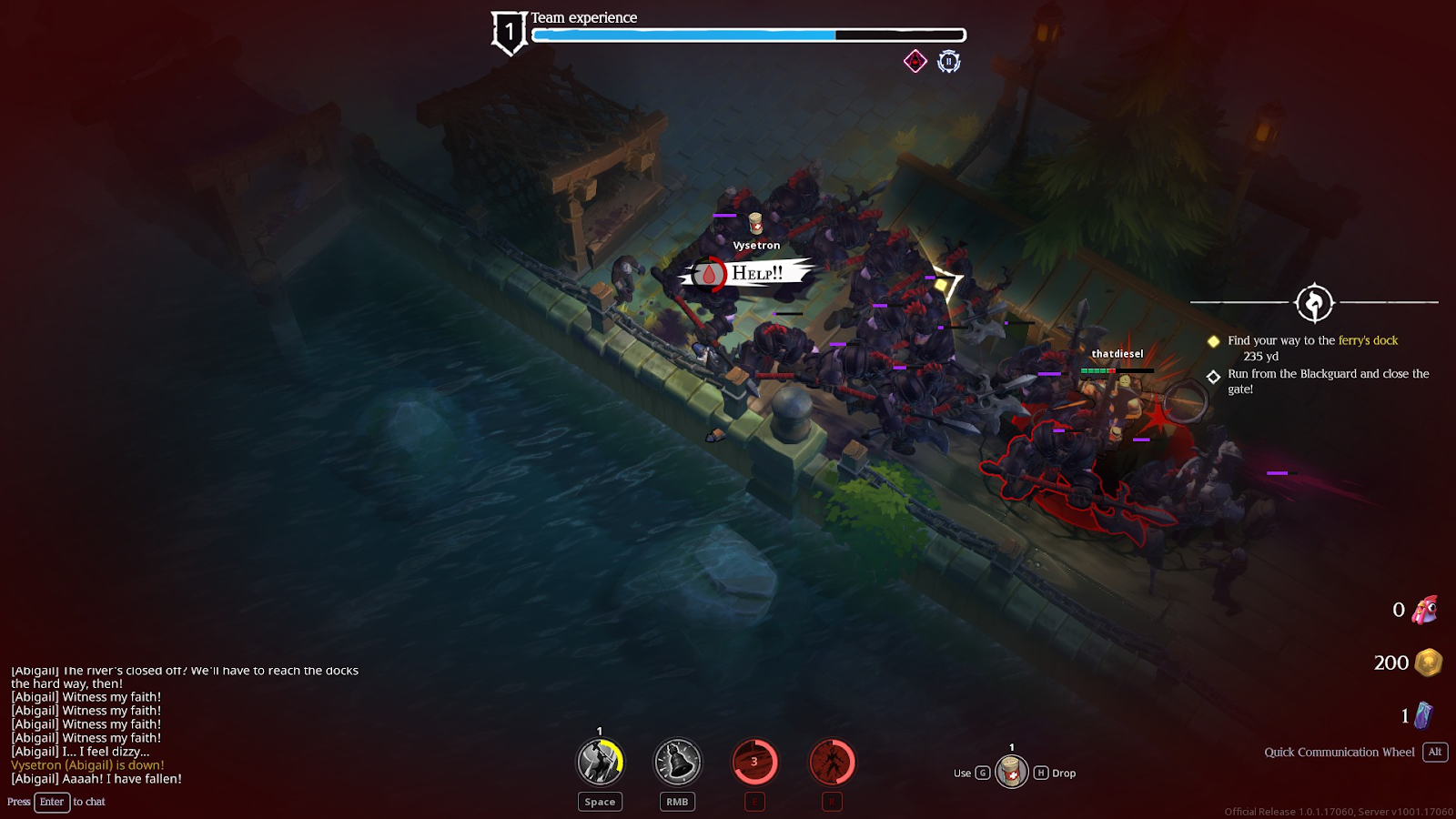Click the objective compass emblem
Image resolution: width=1456 pixels, height=819 pixels.
click(1314, 303)
